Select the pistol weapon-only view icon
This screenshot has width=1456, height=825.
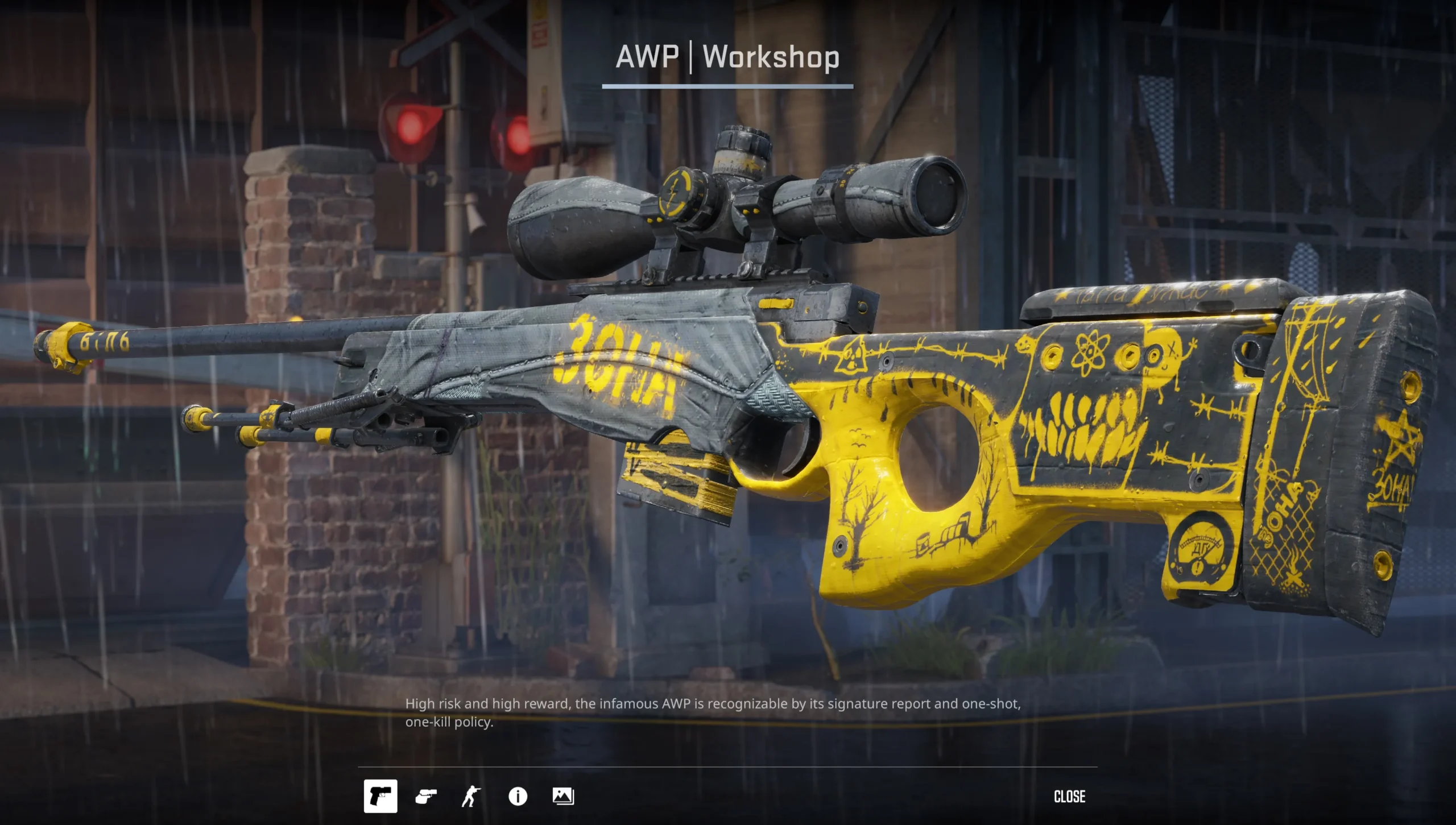[380, 796]
